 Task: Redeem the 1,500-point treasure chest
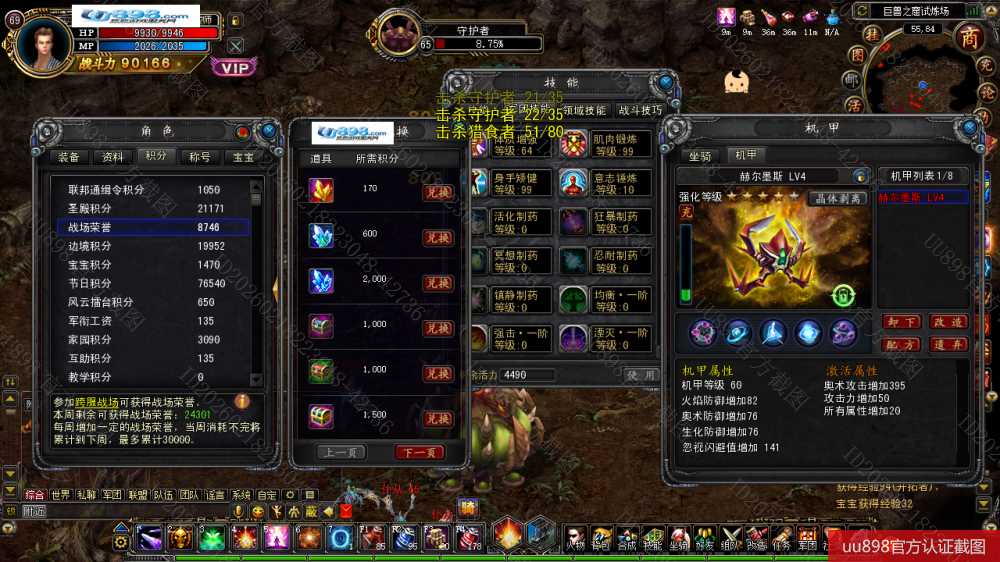pyautogui.click(x=438, y=418)
